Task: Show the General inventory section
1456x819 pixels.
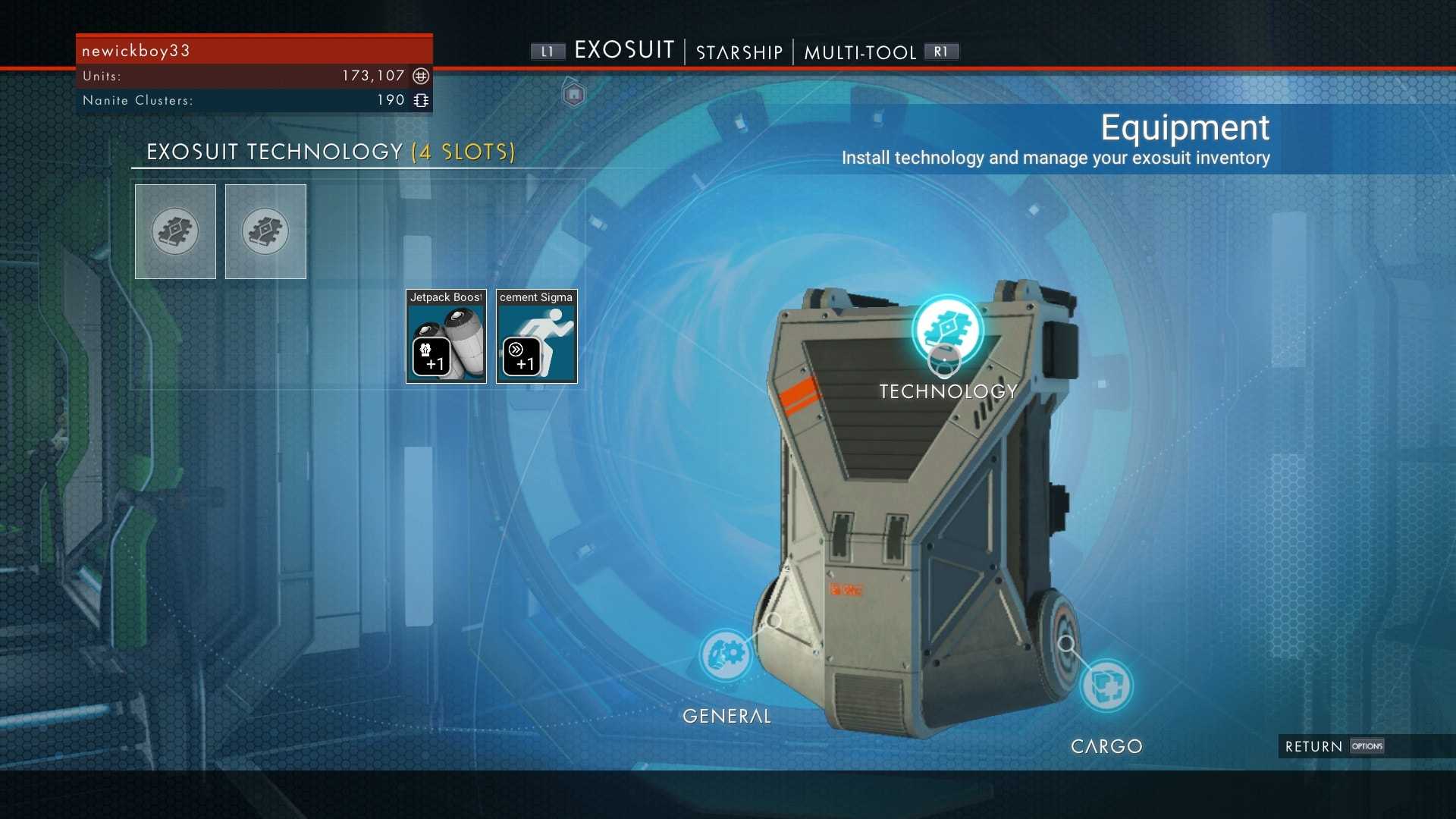Action: pos(726,654)
